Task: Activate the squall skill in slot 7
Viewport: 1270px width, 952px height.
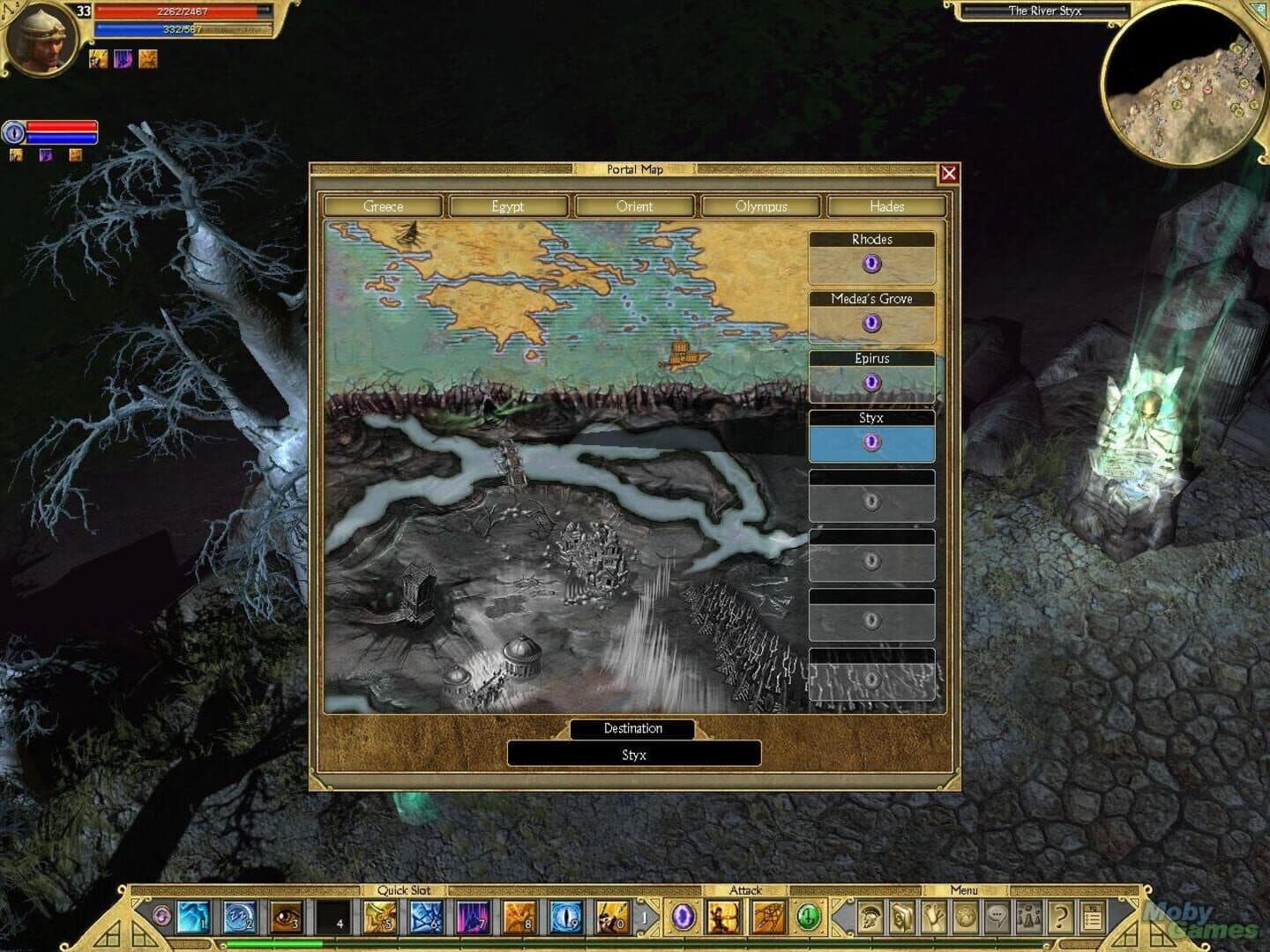Action: click(x=472, y=917)
